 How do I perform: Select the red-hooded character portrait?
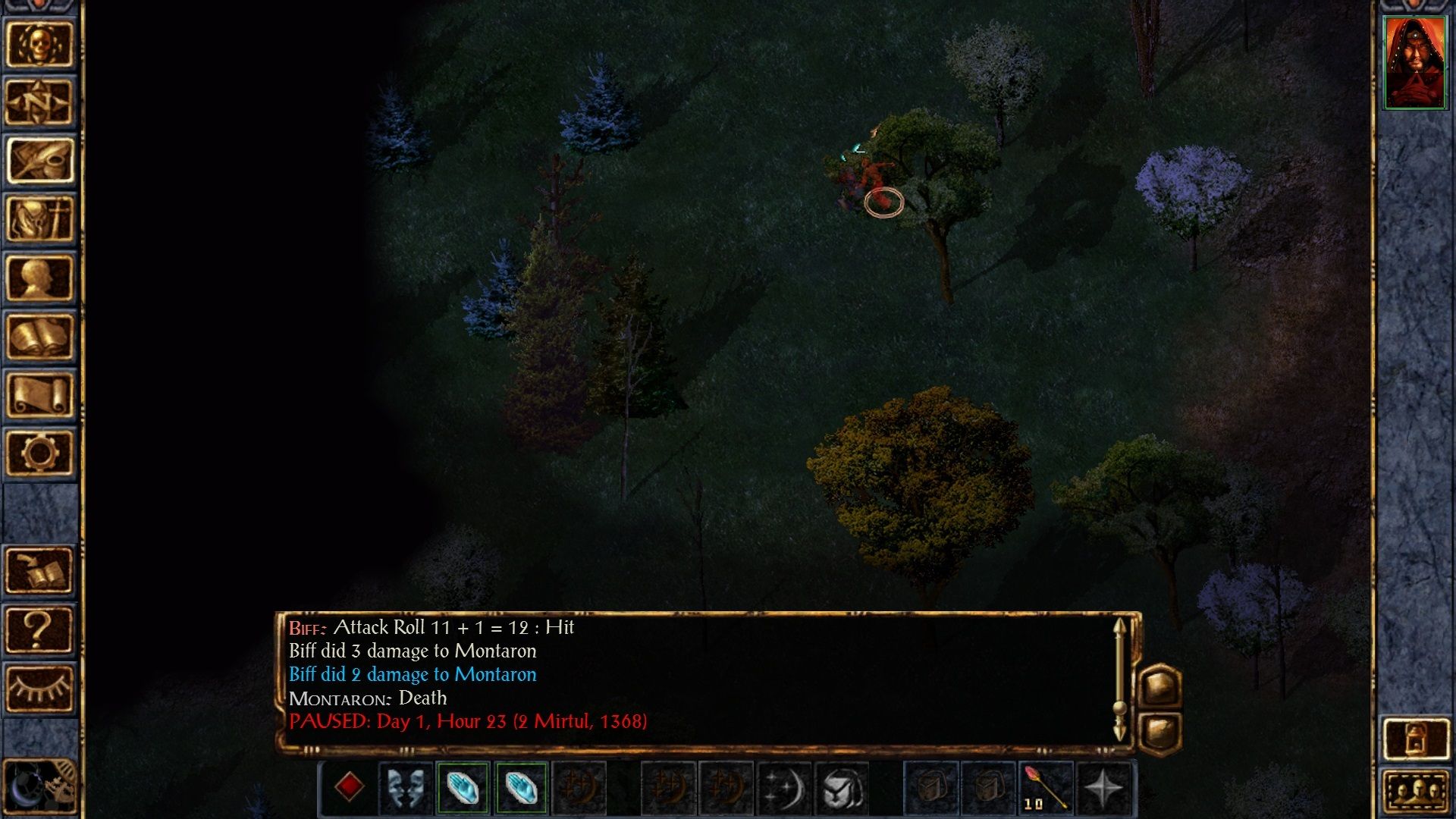point(1414,62)
